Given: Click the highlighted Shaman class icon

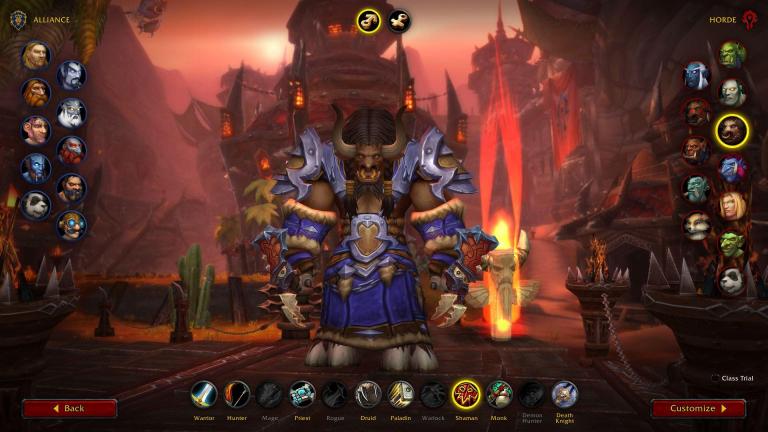Looking at the screenshot, I should pos(465,394).
